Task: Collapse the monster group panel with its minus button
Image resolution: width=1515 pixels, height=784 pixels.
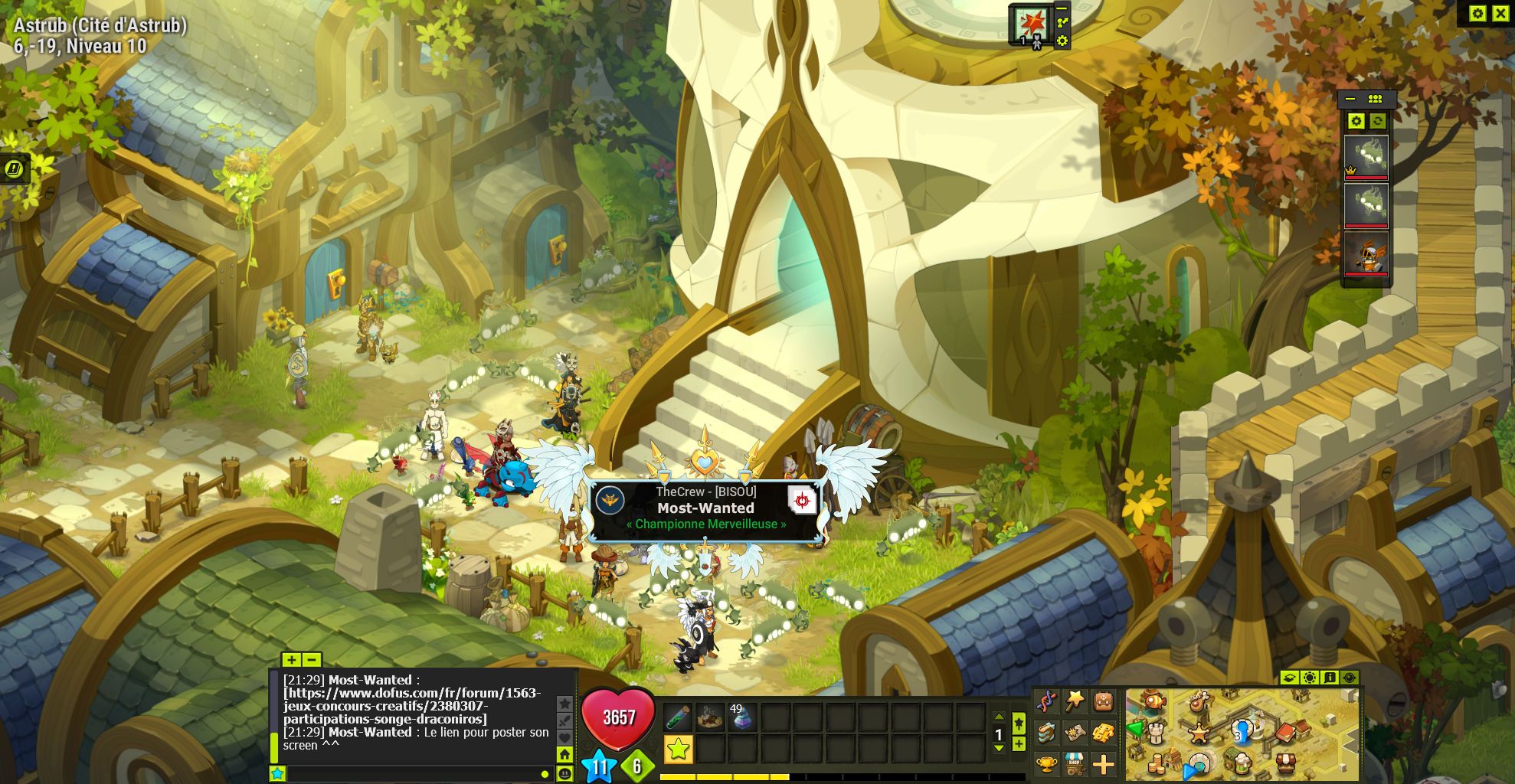Action: pyautogui.click(x=1350, y=100)
